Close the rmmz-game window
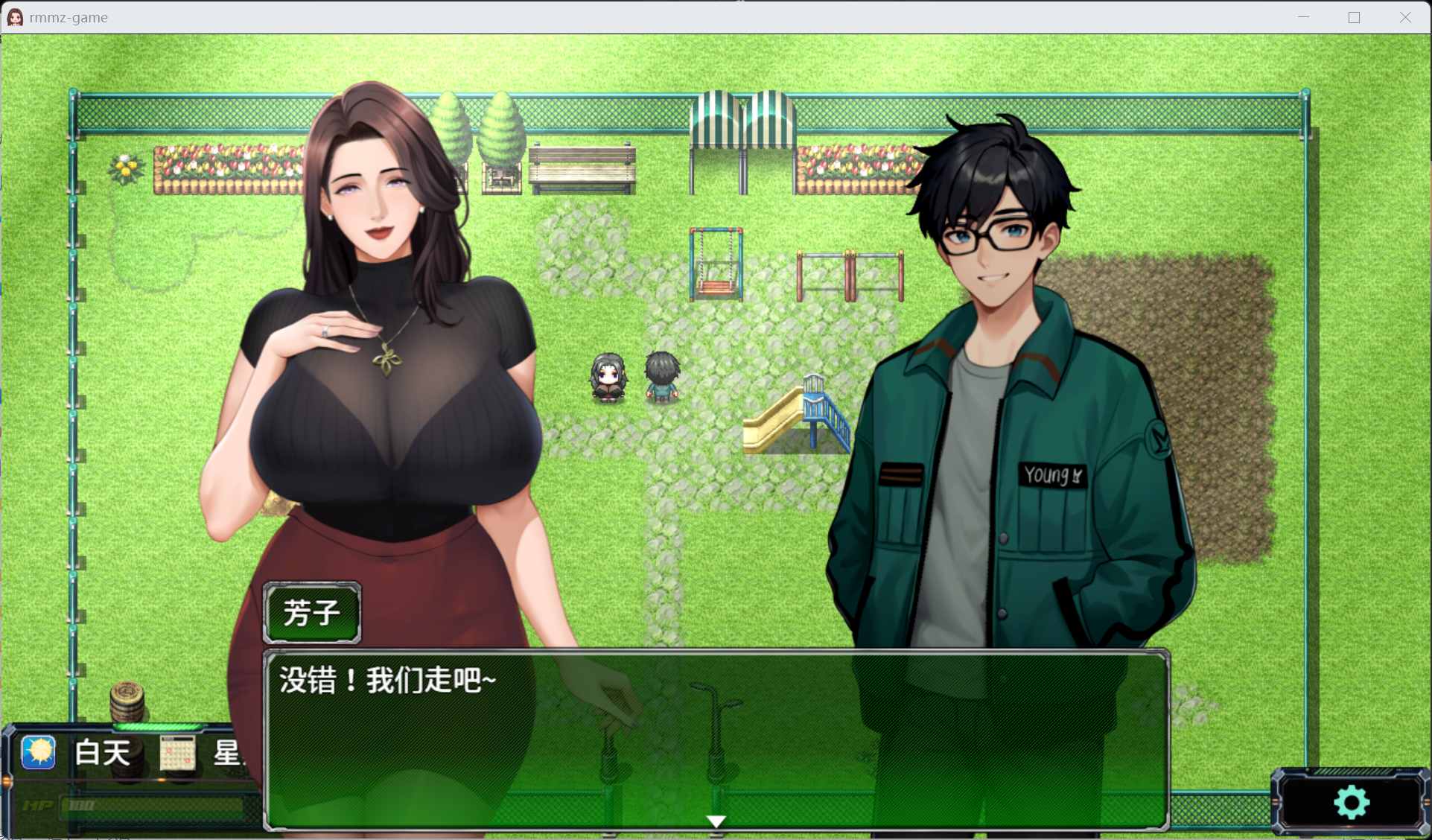The image size is (1432, 840). click(x=1404, y=17)
